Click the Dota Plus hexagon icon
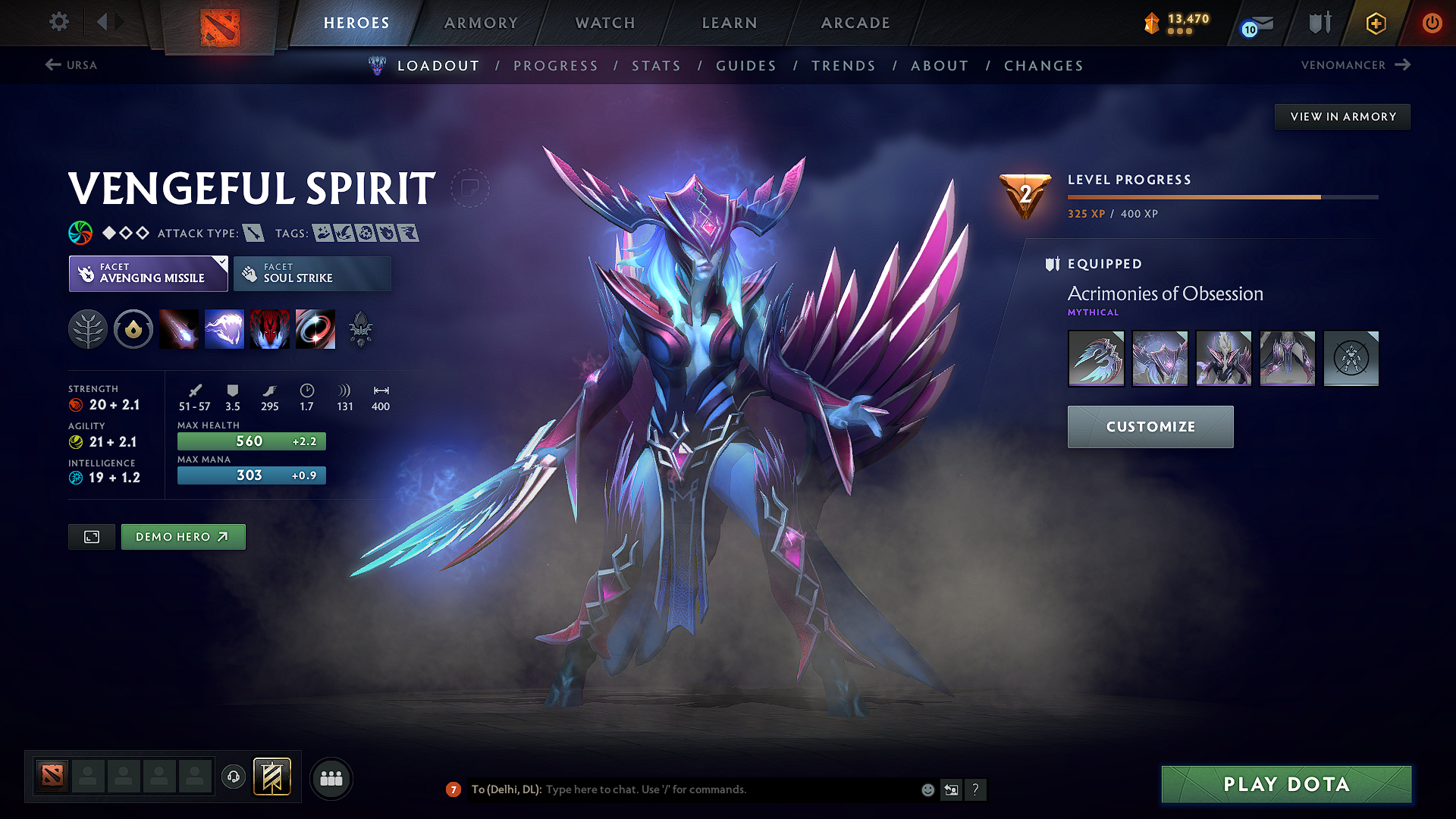The height and width of the screenshot is (819, 1456). pos(1375,22)
